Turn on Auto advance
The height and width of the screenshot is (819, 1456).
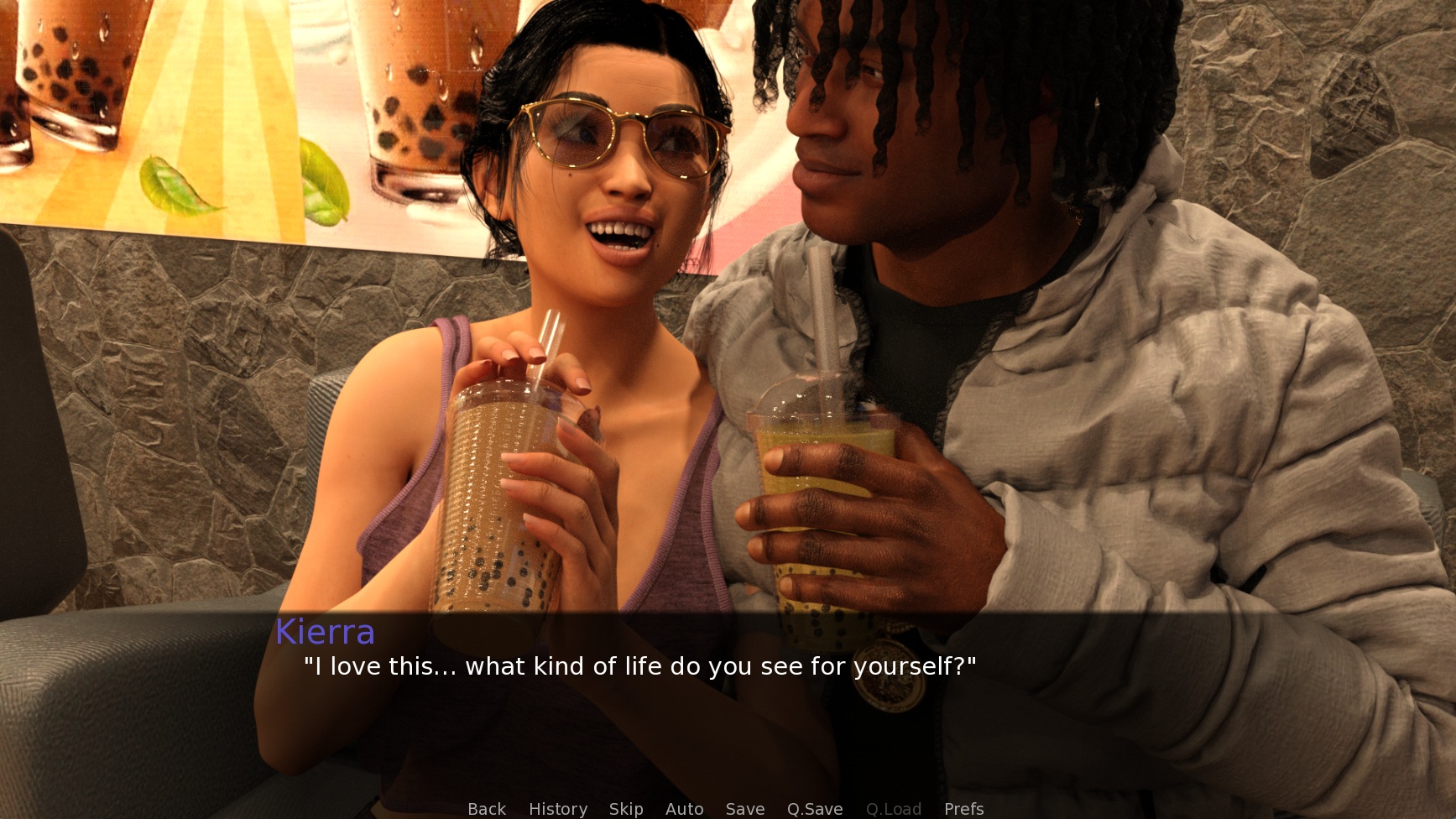point(684,809)
